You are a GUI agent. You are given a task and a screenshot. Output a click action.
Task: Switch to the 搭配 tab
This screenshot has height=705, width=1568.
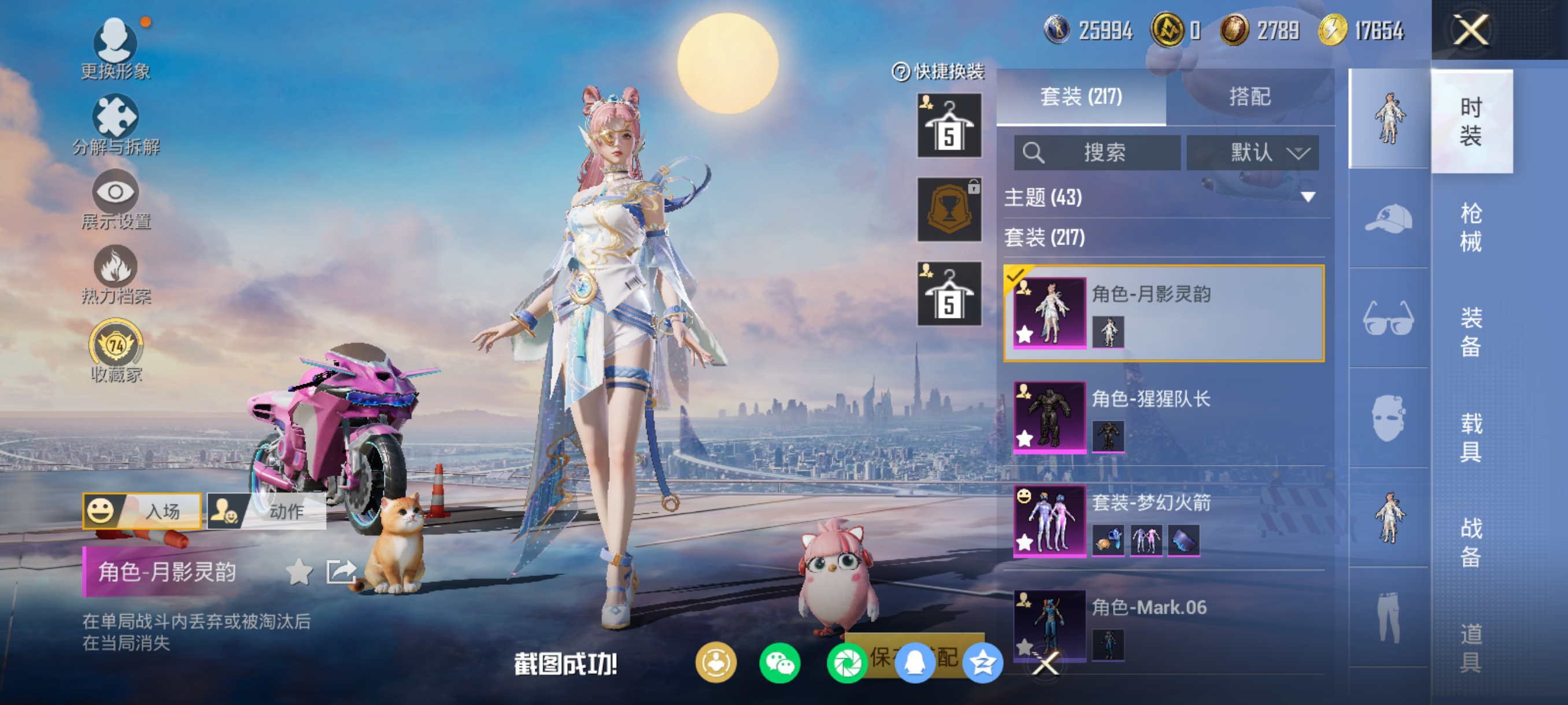(1249, 97)
